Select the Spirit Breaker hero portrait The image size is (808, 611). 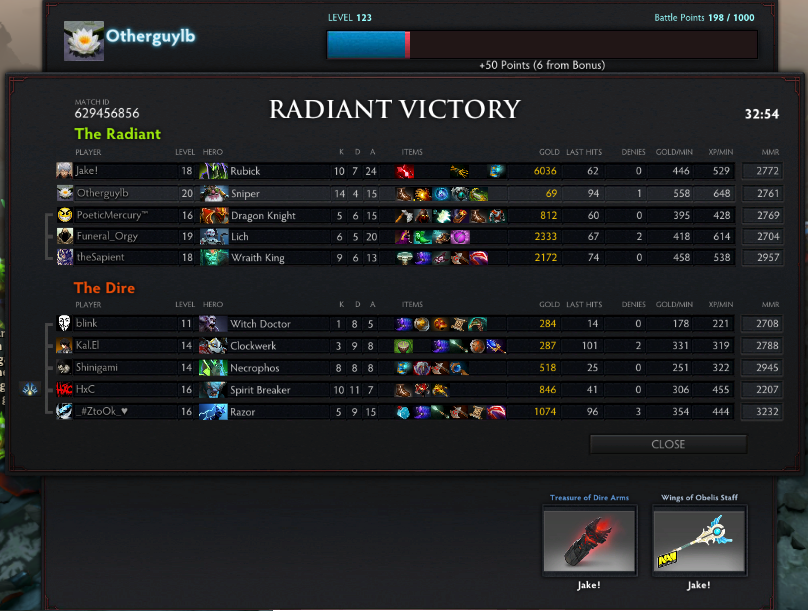pos(213,390)
